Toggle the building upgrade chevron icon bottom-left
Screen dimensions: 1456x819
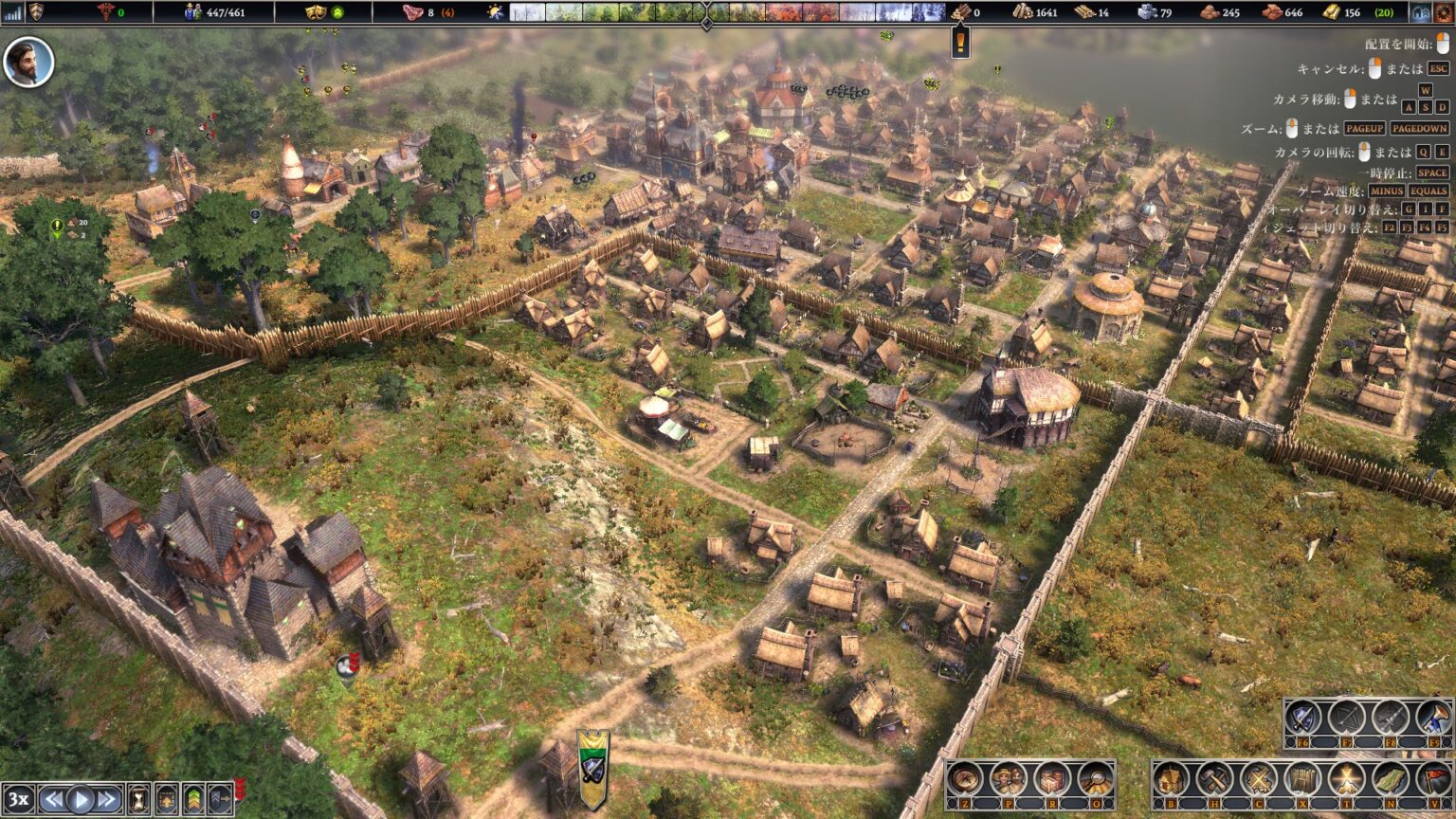194,798
